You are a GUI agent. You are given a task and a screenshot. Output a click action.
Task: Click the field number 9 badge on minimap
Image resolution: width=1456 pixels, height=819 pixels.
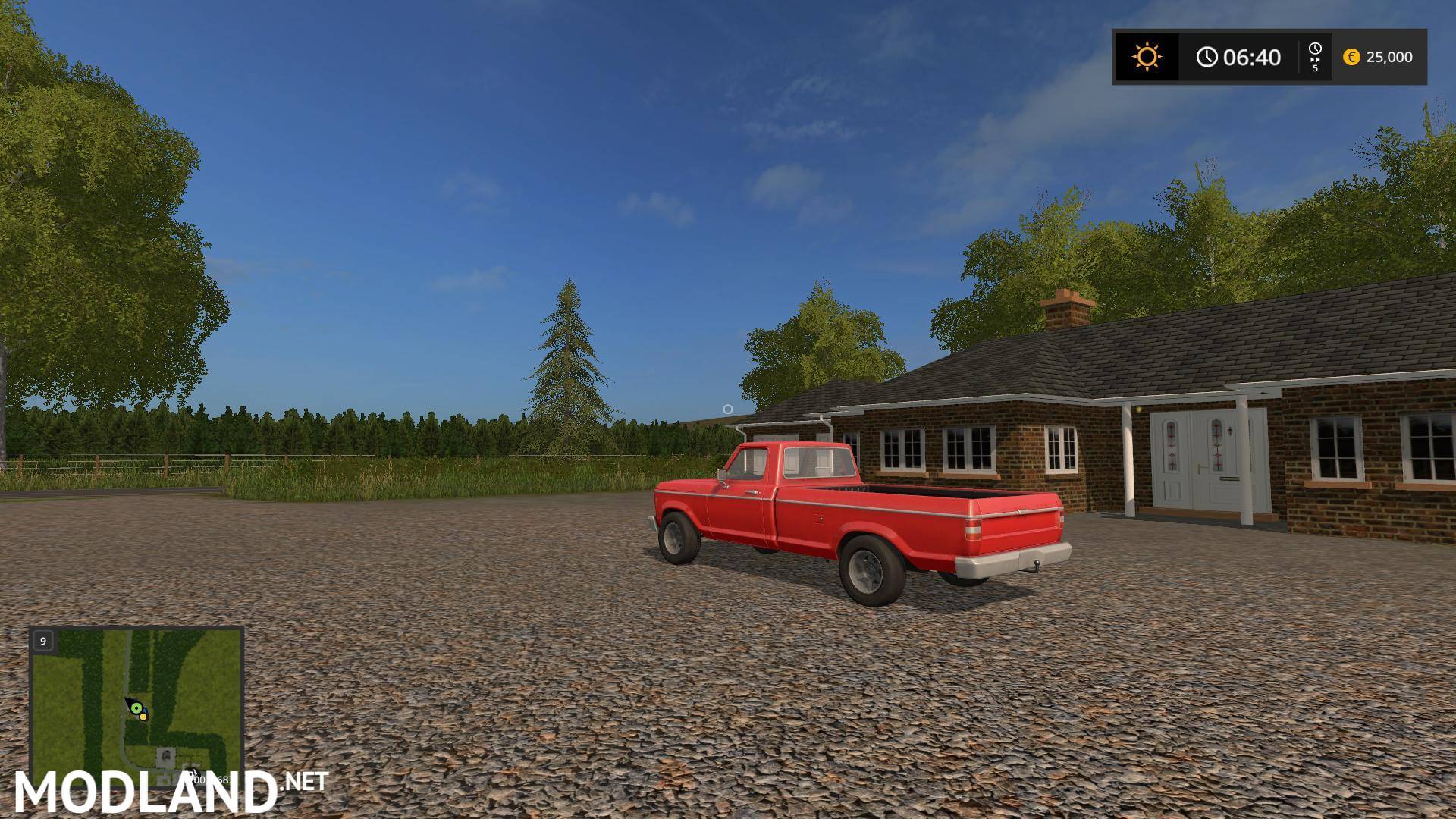[x=43, y=641]
